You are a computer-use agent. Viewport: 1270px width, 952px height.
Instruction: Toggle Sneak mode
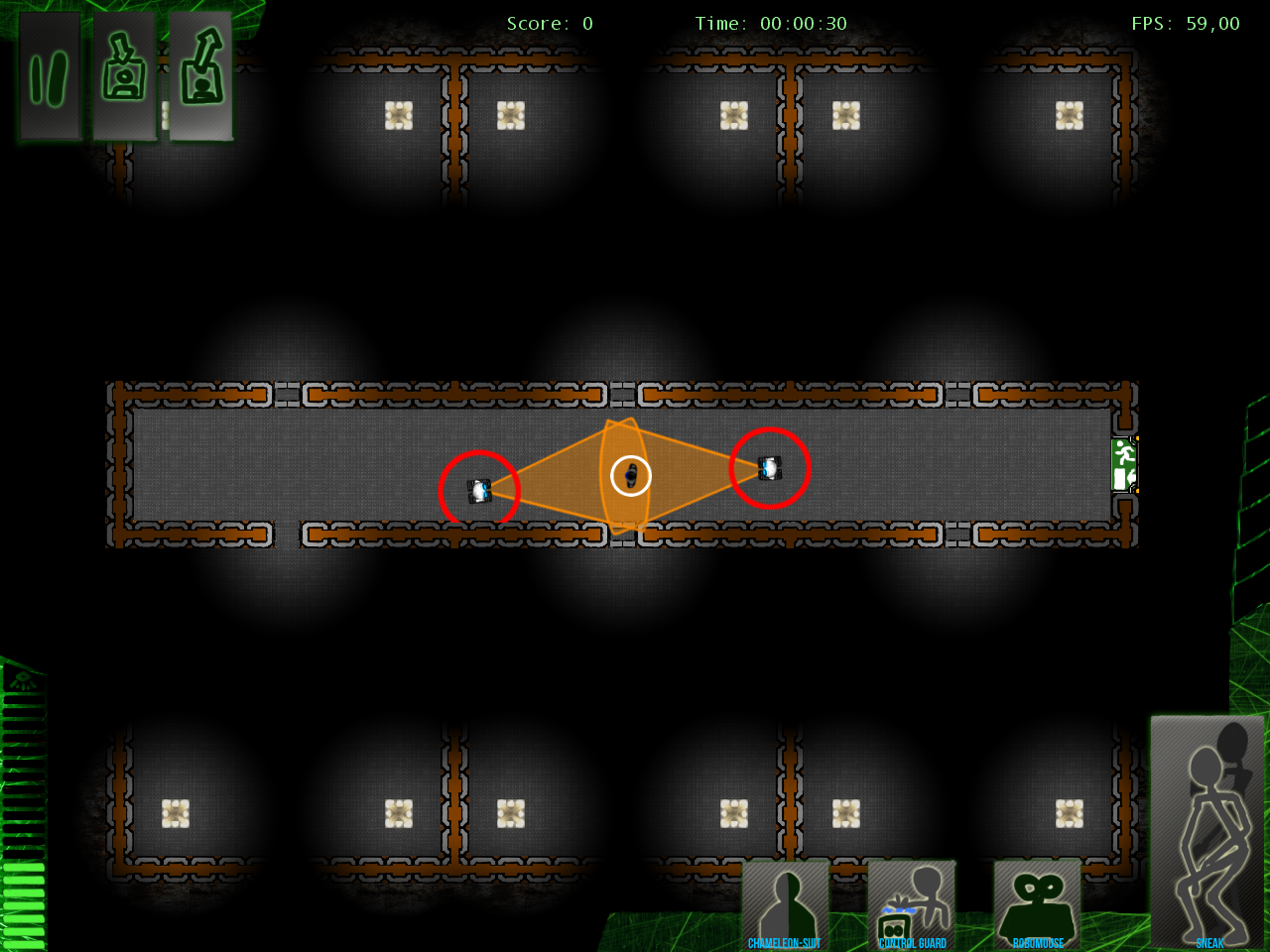(x=1207, y=833)
